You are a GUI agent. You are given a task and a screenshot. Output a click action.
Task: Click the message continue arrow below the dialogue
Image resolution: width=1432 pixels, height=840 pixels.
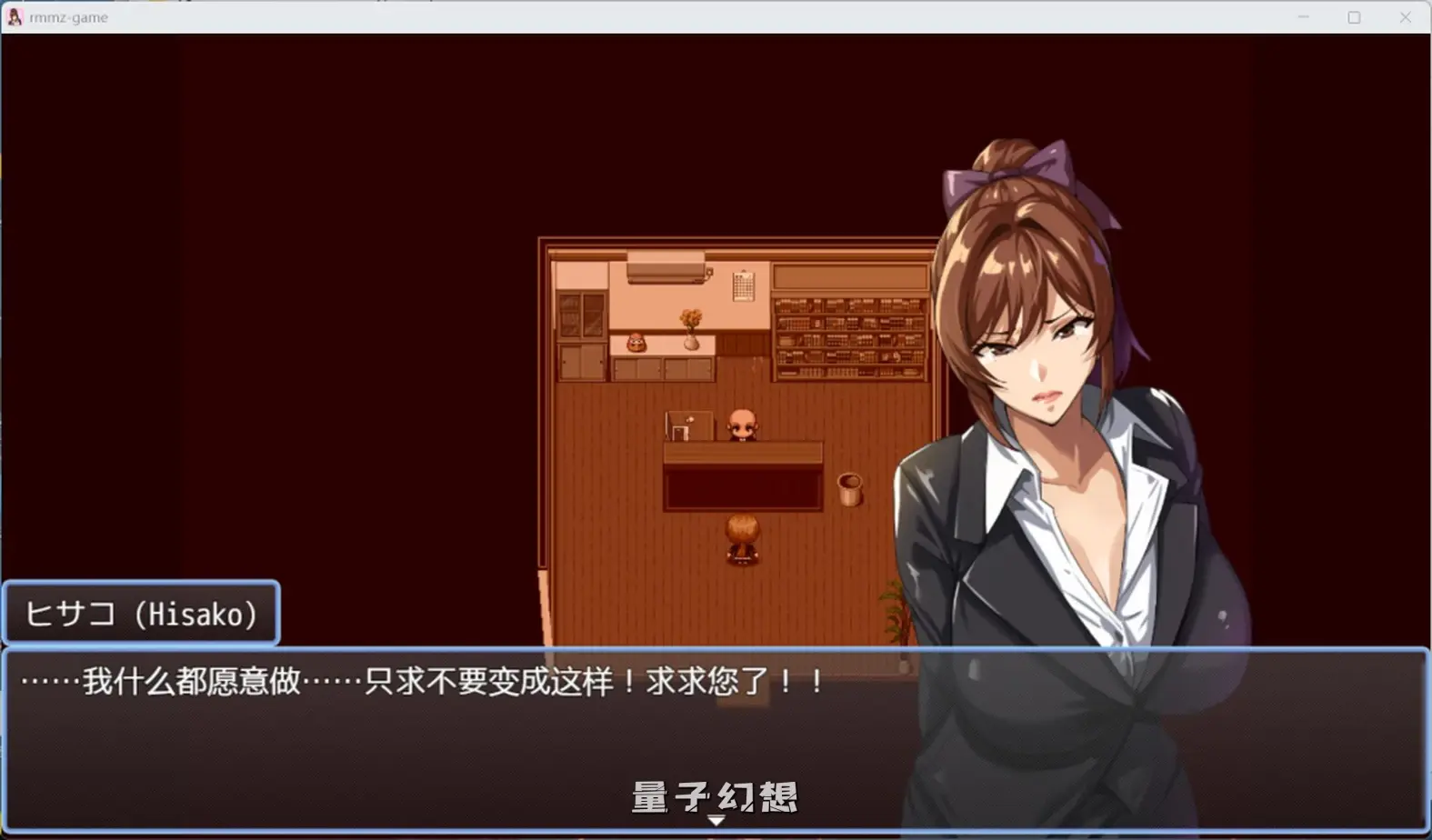716,821
